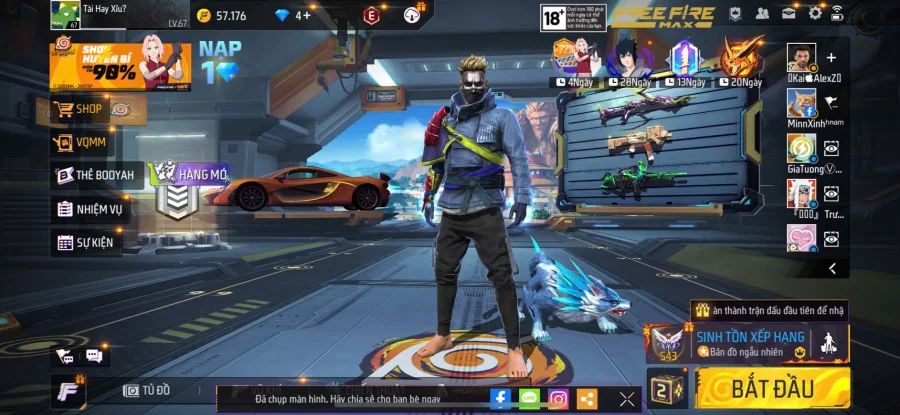Share screenshot to Instagram
900x415 pixels.
coord(558,399)
